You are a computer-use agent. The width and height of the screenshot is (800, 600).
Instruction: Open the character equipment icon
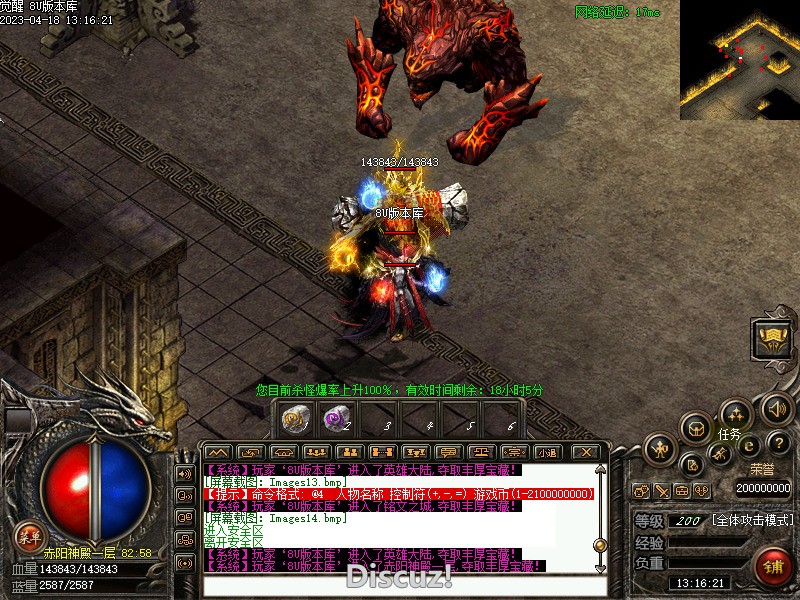click(x=660, y=449)
